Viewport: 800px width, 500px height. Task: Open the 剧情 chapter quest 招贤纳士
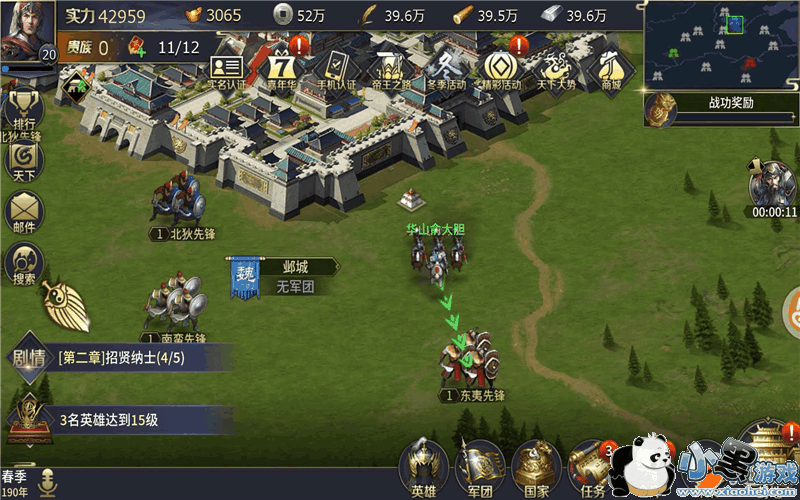120,357
